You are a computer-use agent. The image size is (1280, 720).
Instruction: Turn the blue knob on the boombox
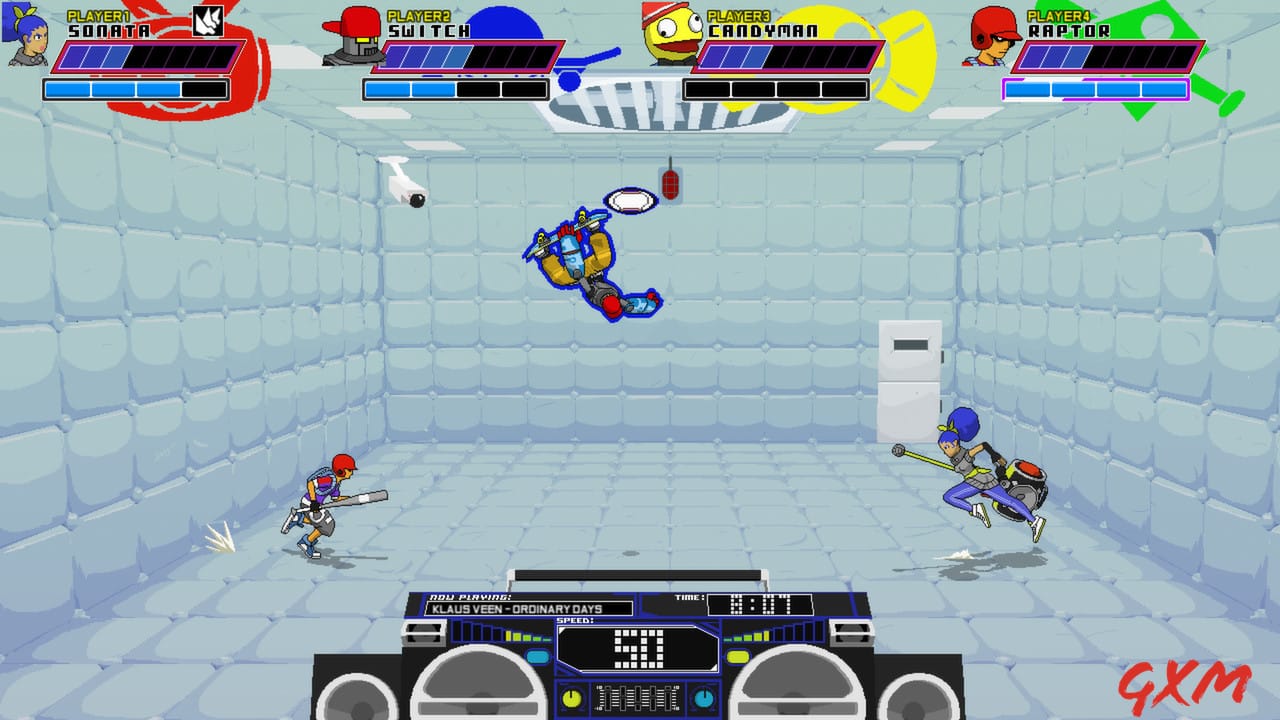tap(703, 697)
